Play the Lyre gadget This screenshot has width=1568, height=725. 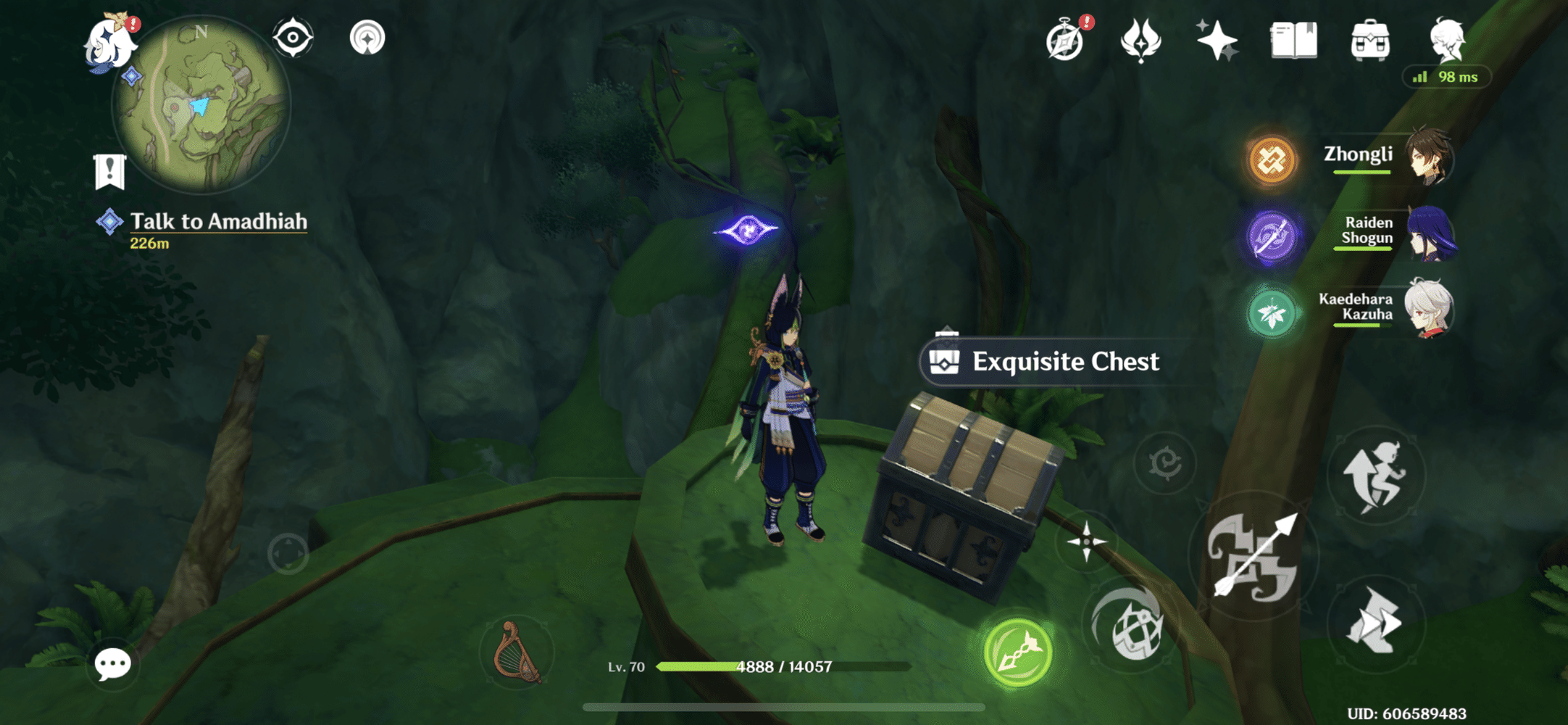[517, 652]
